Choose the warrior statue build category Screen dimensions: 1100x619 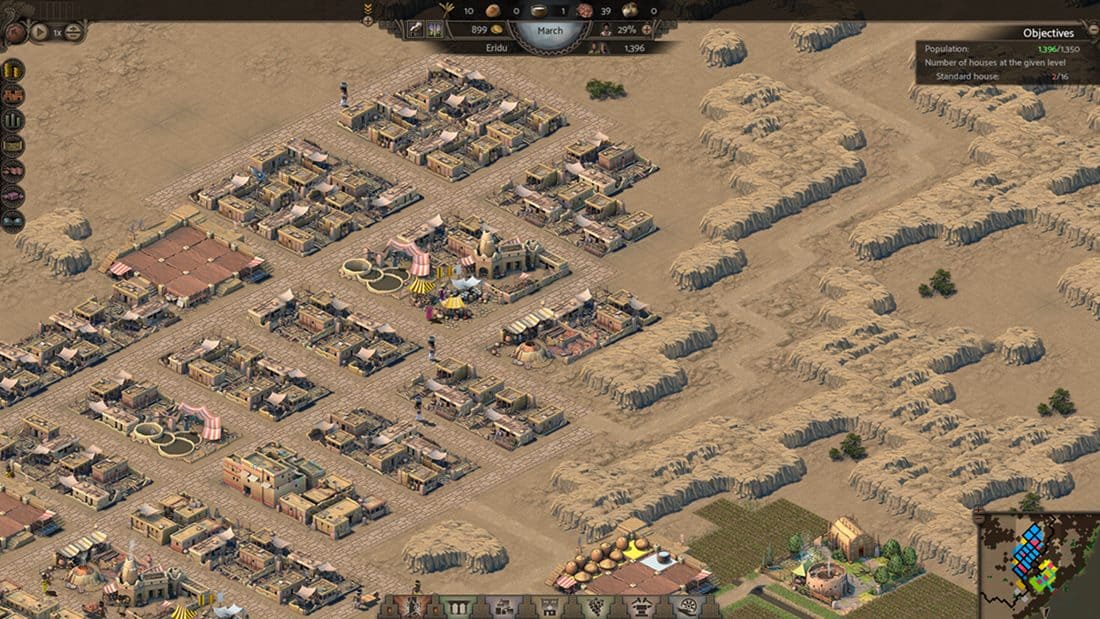[x=411, y=607]
